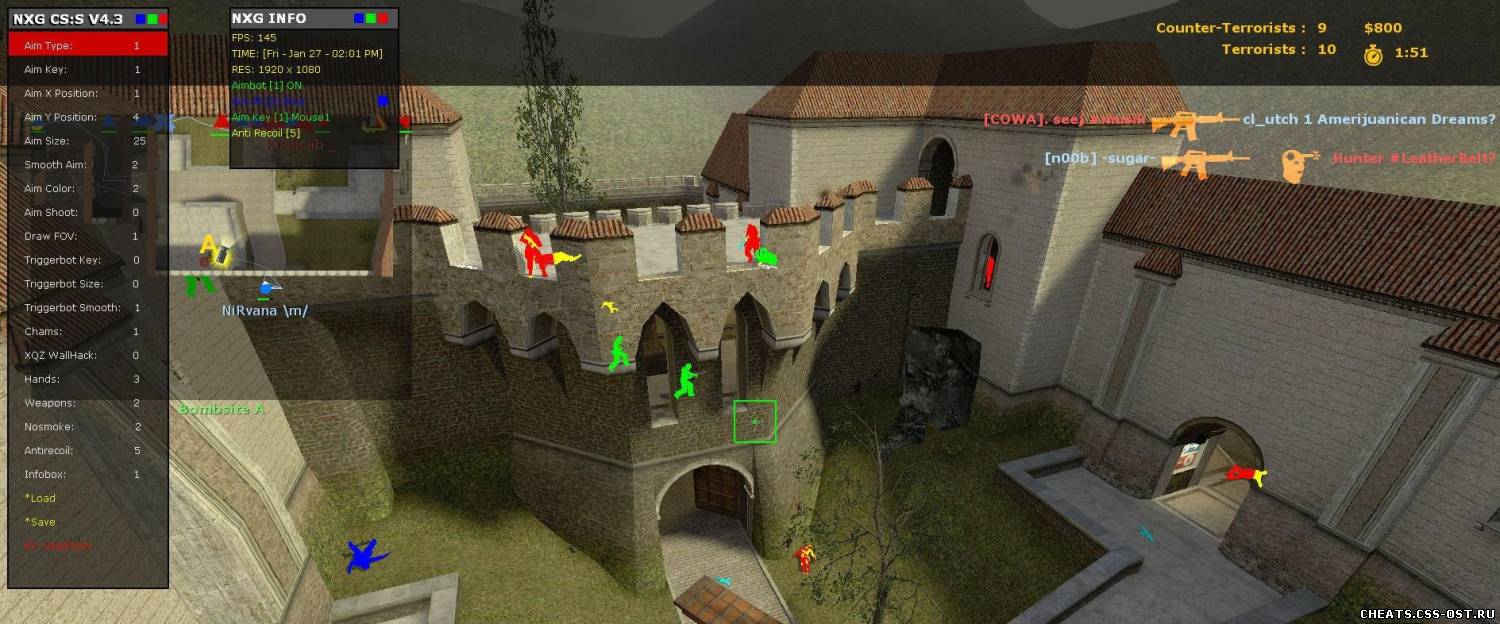Choose the Triggerbot Key row
Viewport: 1500px width, 624px height.
click(88, 260)
